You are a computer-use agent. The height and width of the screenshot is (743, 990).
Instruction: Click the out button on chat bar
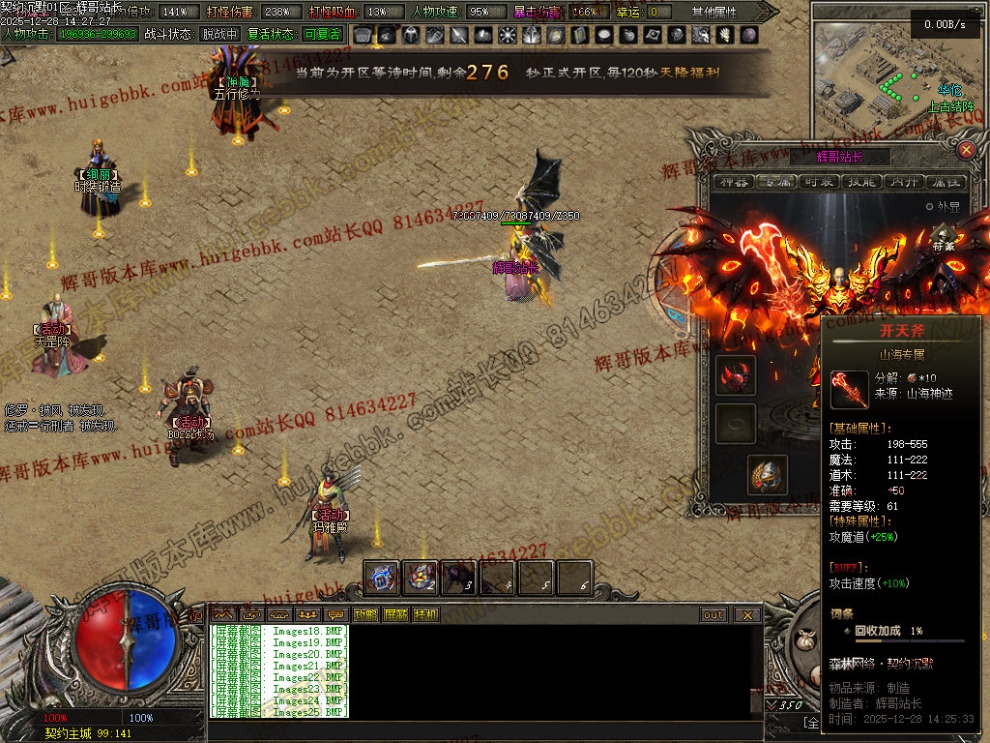(713, 615)
